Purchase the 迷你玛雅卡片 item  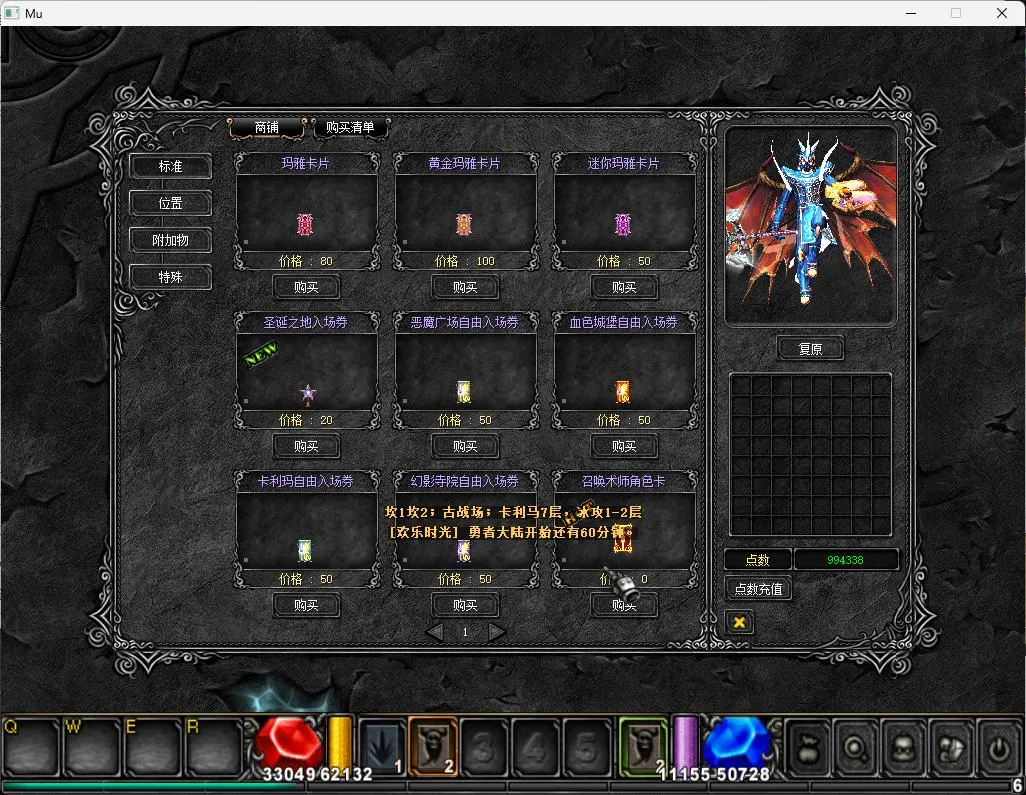pos(624,287)
